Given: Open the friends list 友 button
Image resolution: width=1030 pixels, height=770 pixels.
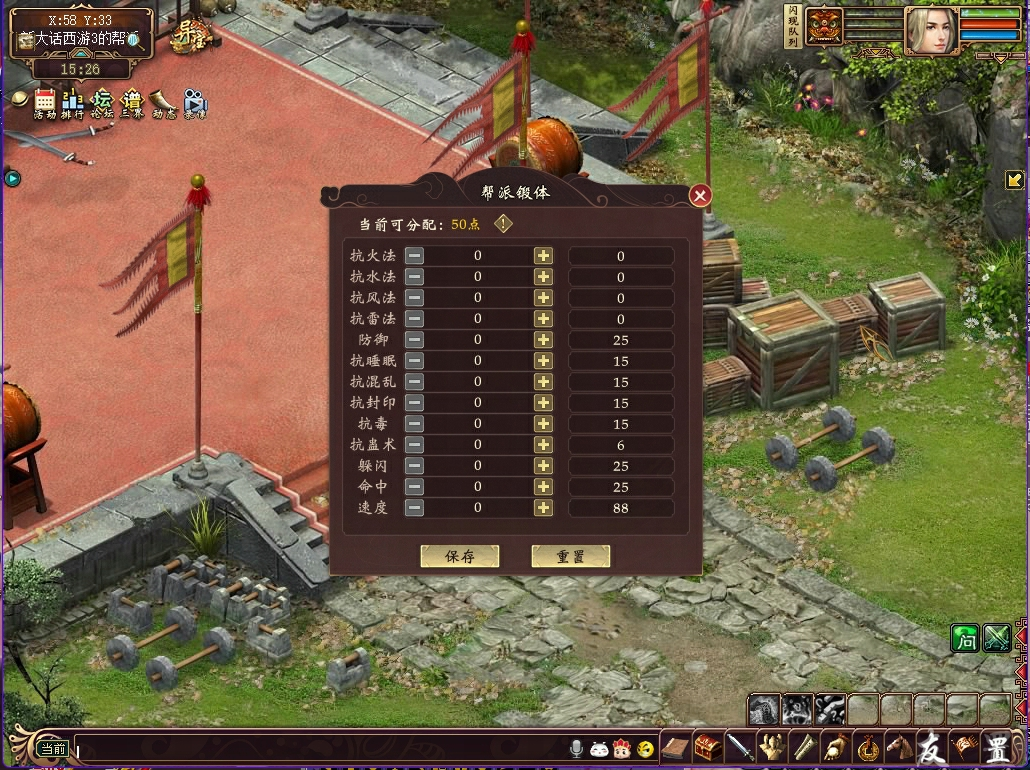Looking at the screenshot, I should pyautogui.click(x=931, y=748).
